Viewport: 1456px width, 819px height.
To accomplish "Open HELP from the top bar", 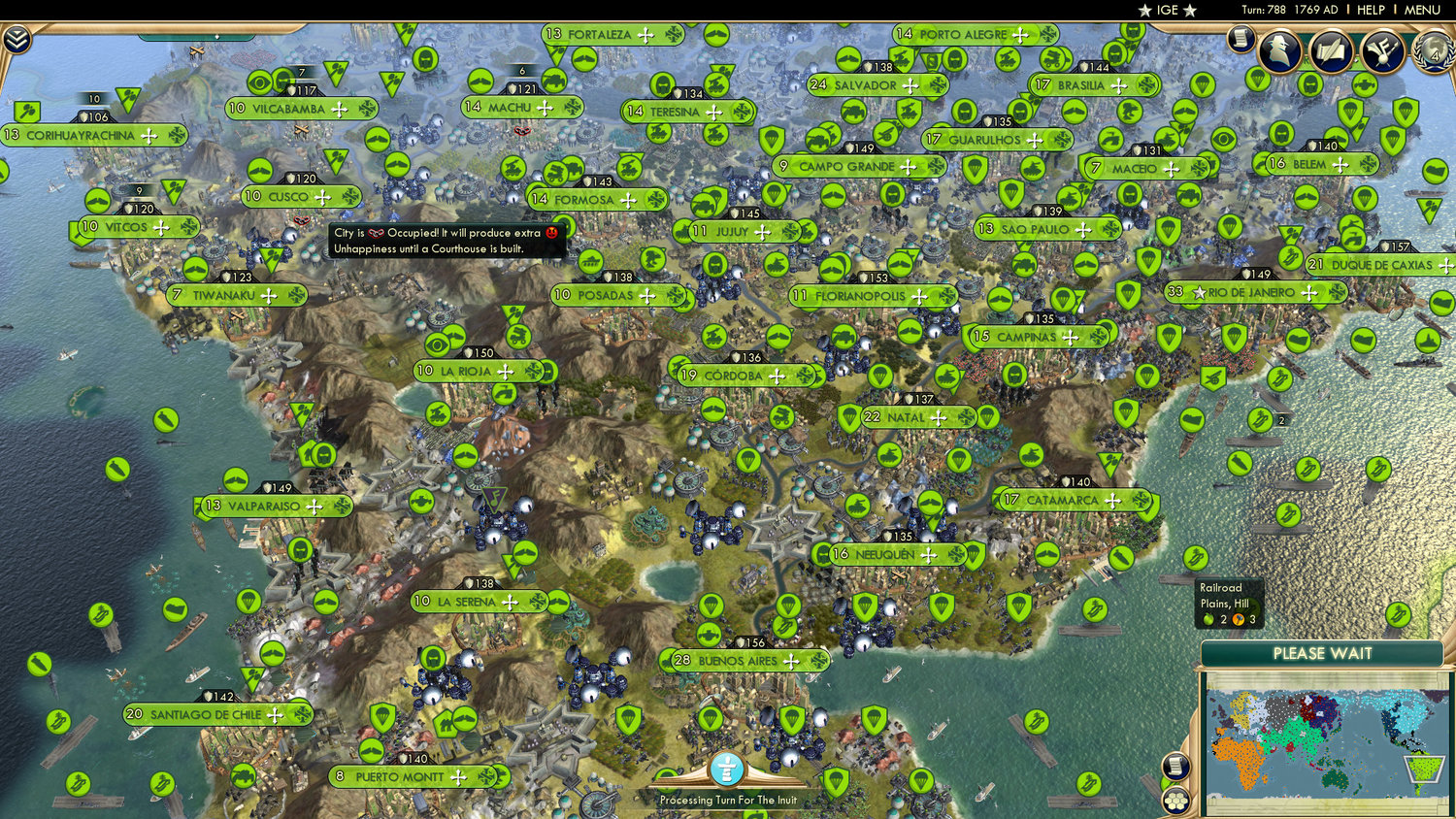I will pos(1372,10).
